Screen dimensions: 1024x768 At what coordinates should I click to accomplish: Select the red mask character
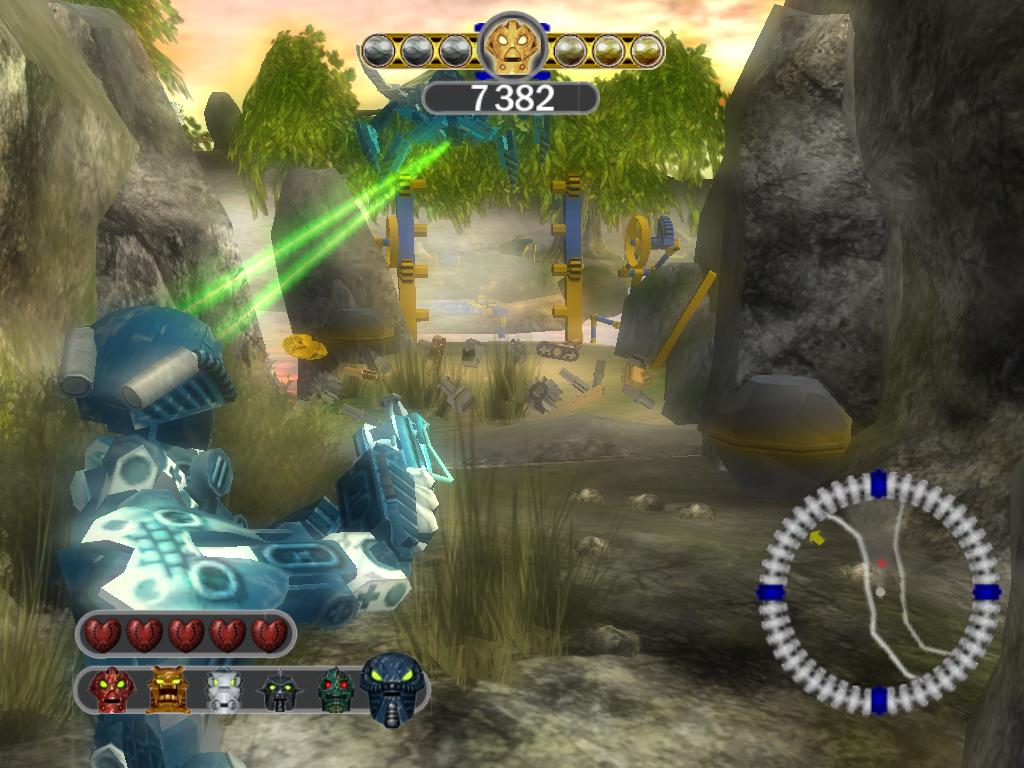tap(111, 690)
